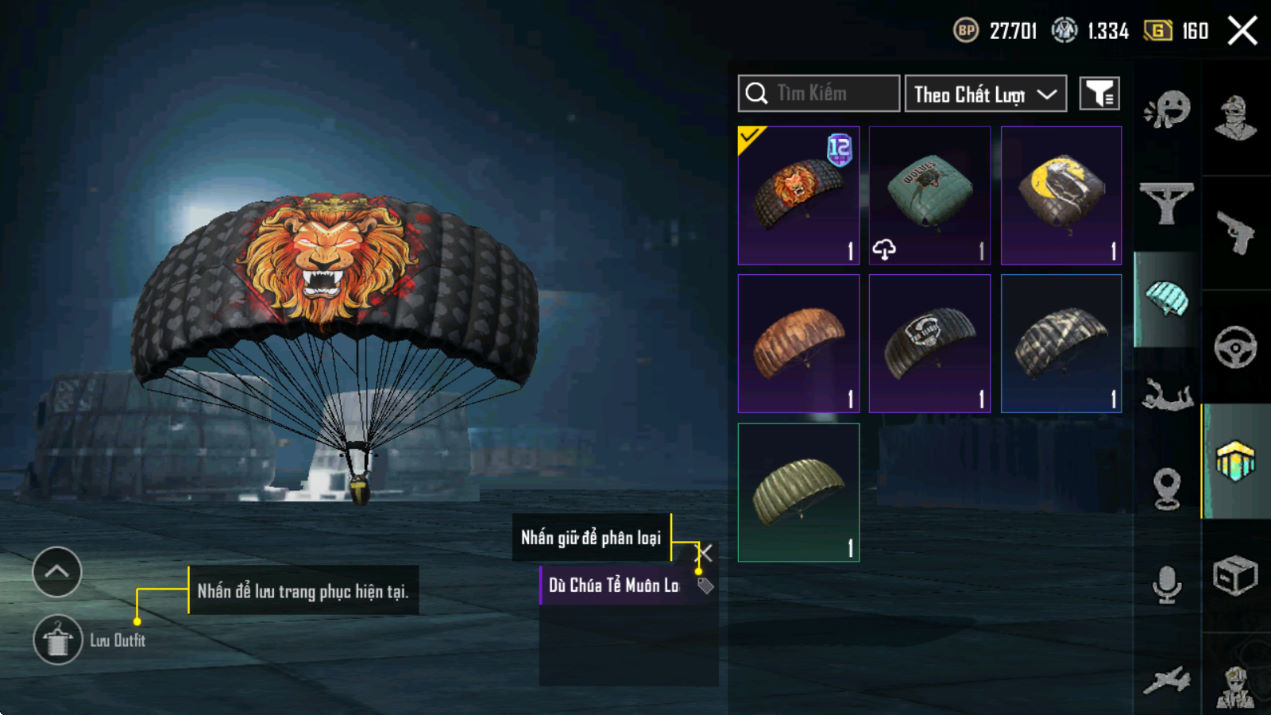Image resolution: width=1271 pixels, height=715 pixels.
Task: Open the character outfit category tab
Action: coord(1236,118)
